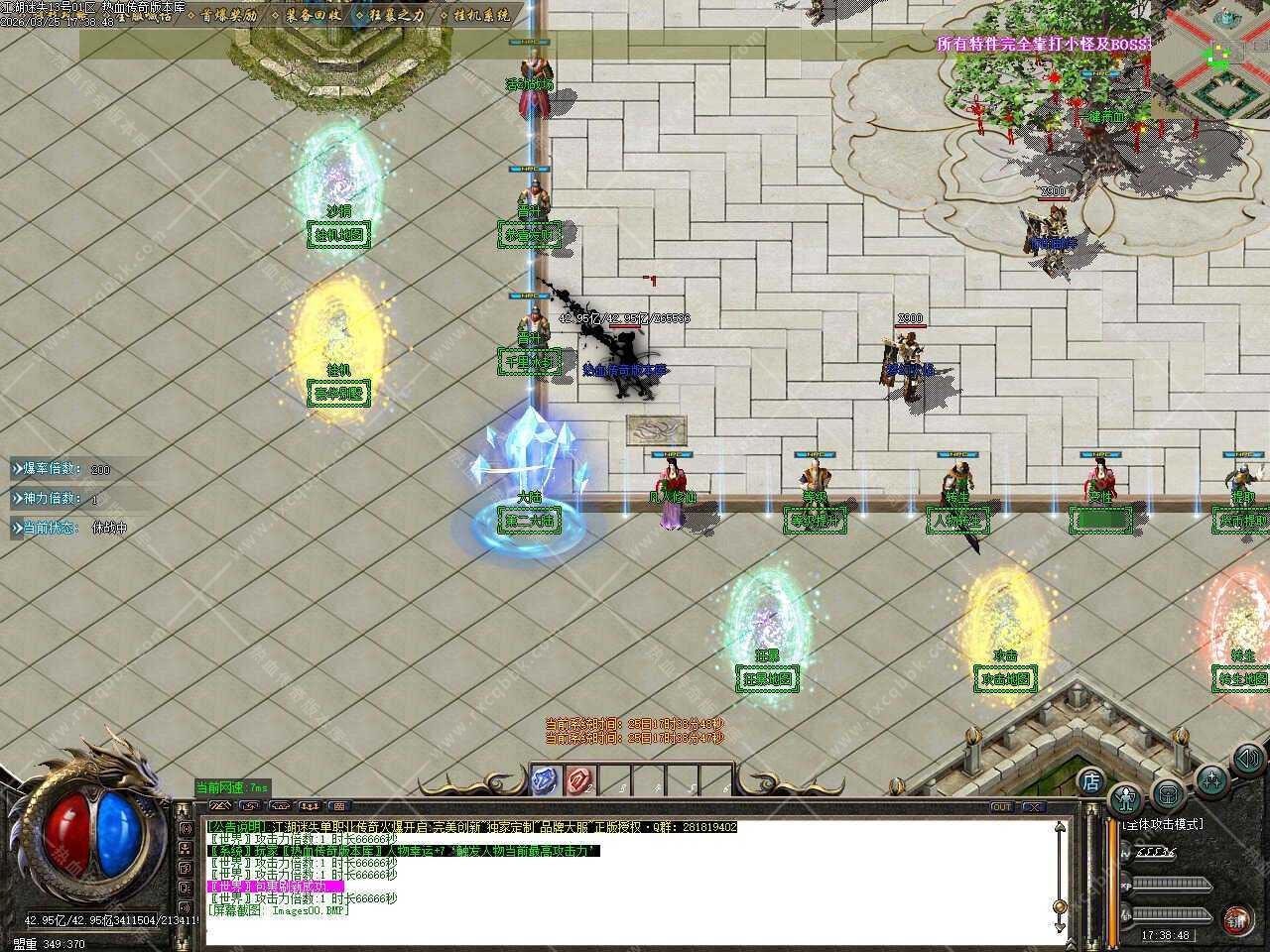Click the OUT logout button
Viewport: 1270px width, 952px height.
click(1002, 807)
